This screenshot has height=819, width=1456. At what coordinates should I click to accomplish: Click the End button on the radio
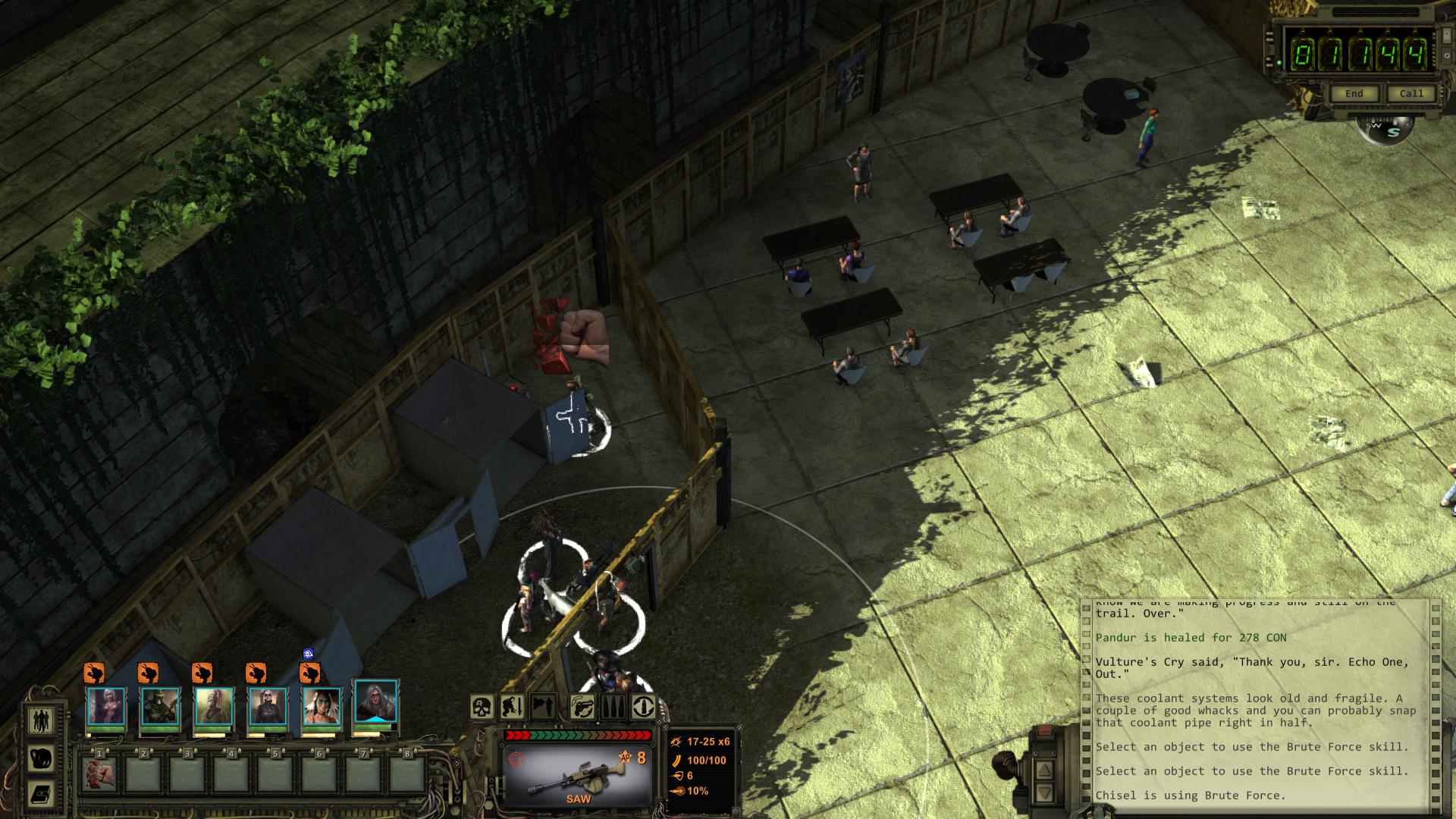1354,93
